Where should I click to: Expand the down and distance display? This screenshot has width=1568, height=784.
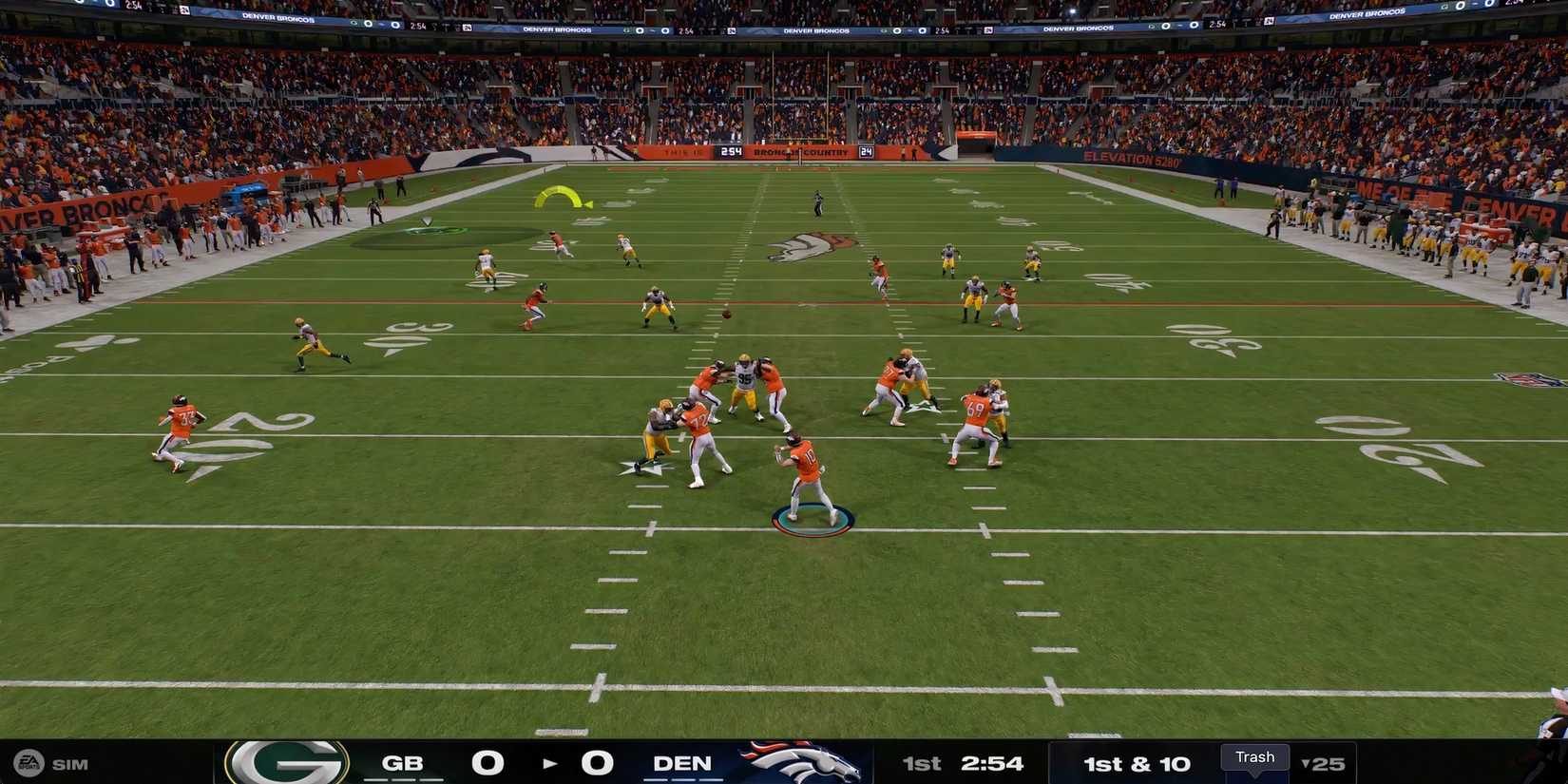[x=1138, y=763]
